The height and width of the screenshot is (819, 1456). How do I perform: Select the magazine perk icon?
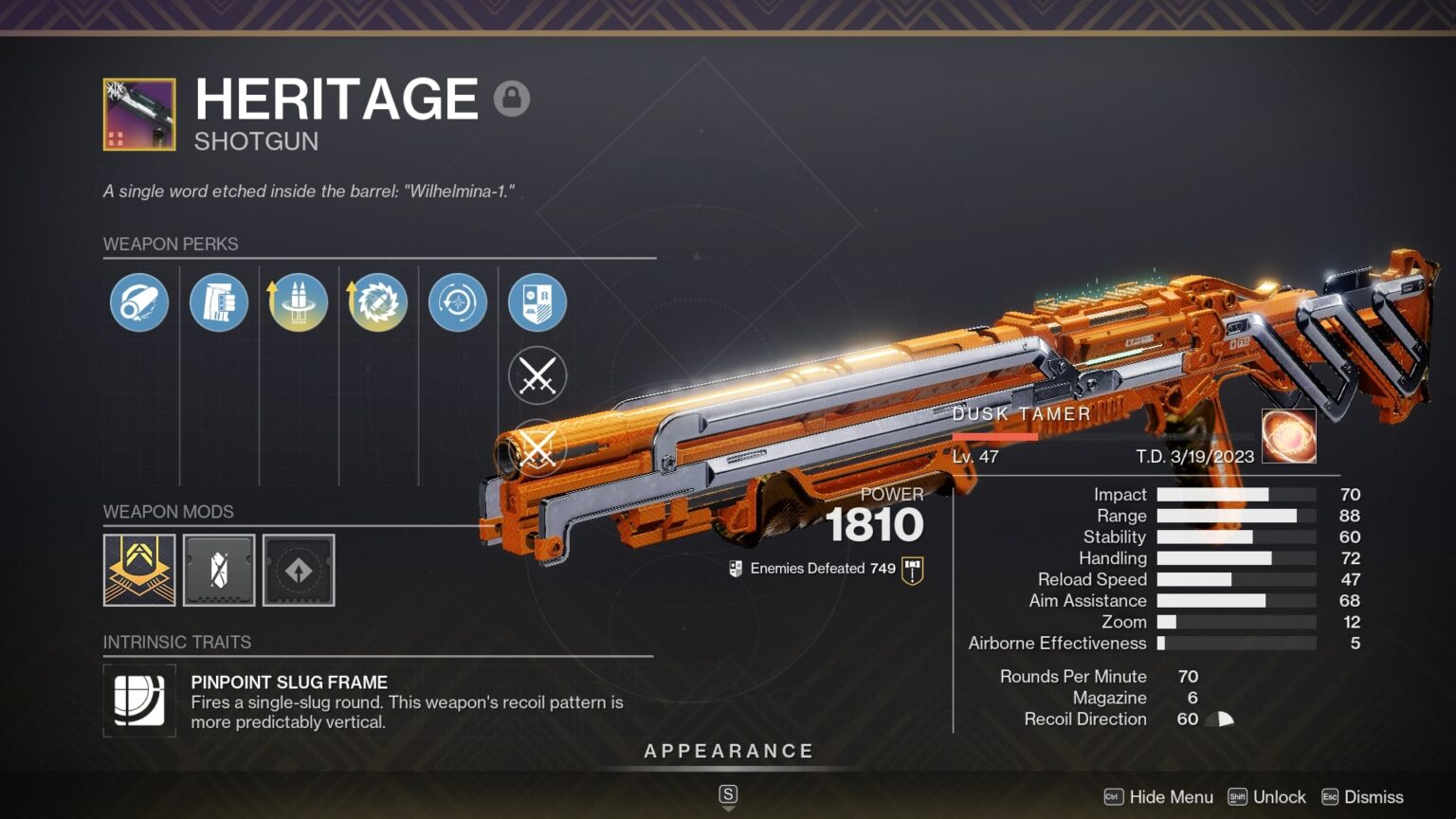pos(218,301)
